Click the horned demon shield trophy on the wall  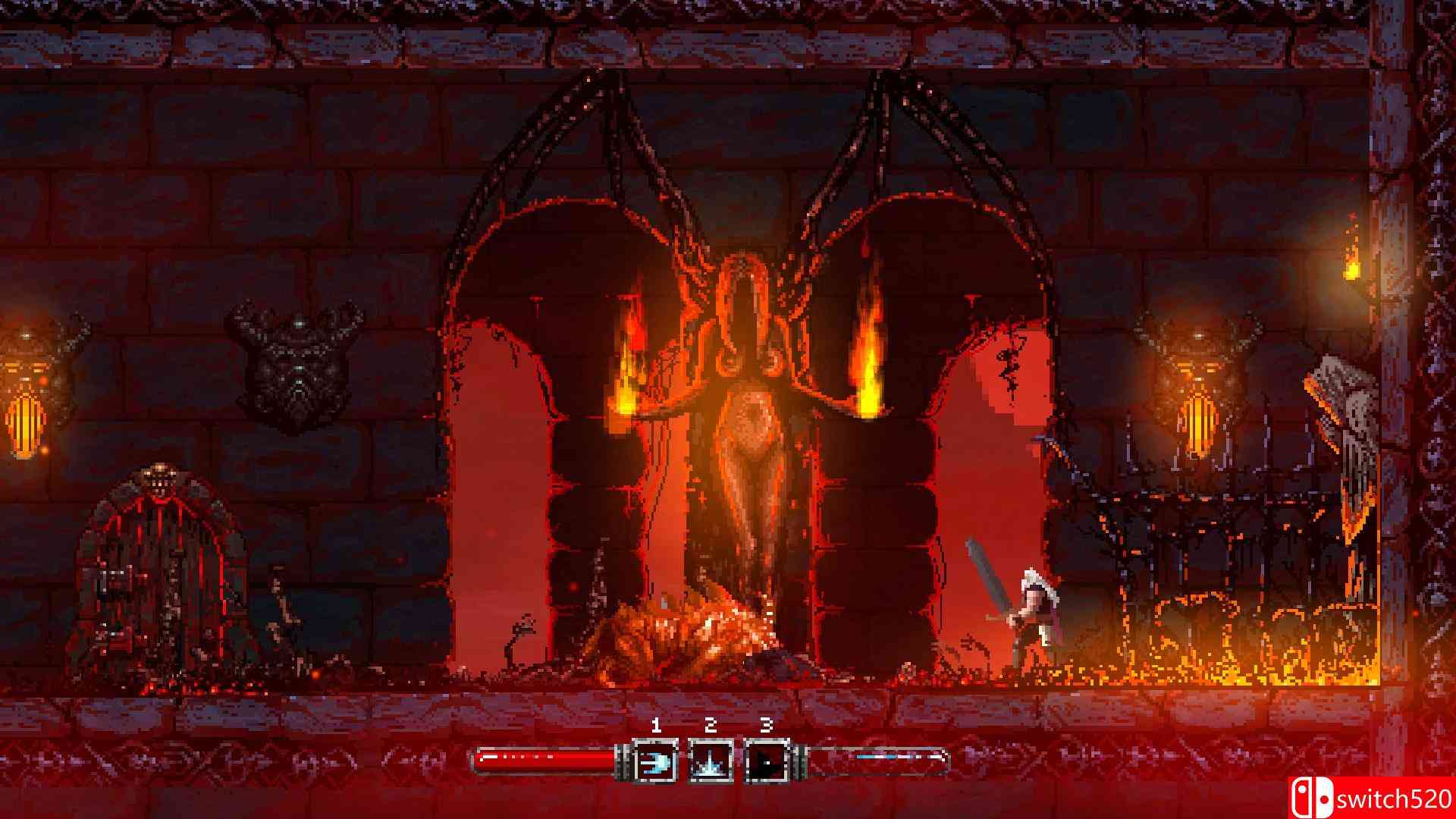click(296, 356)
